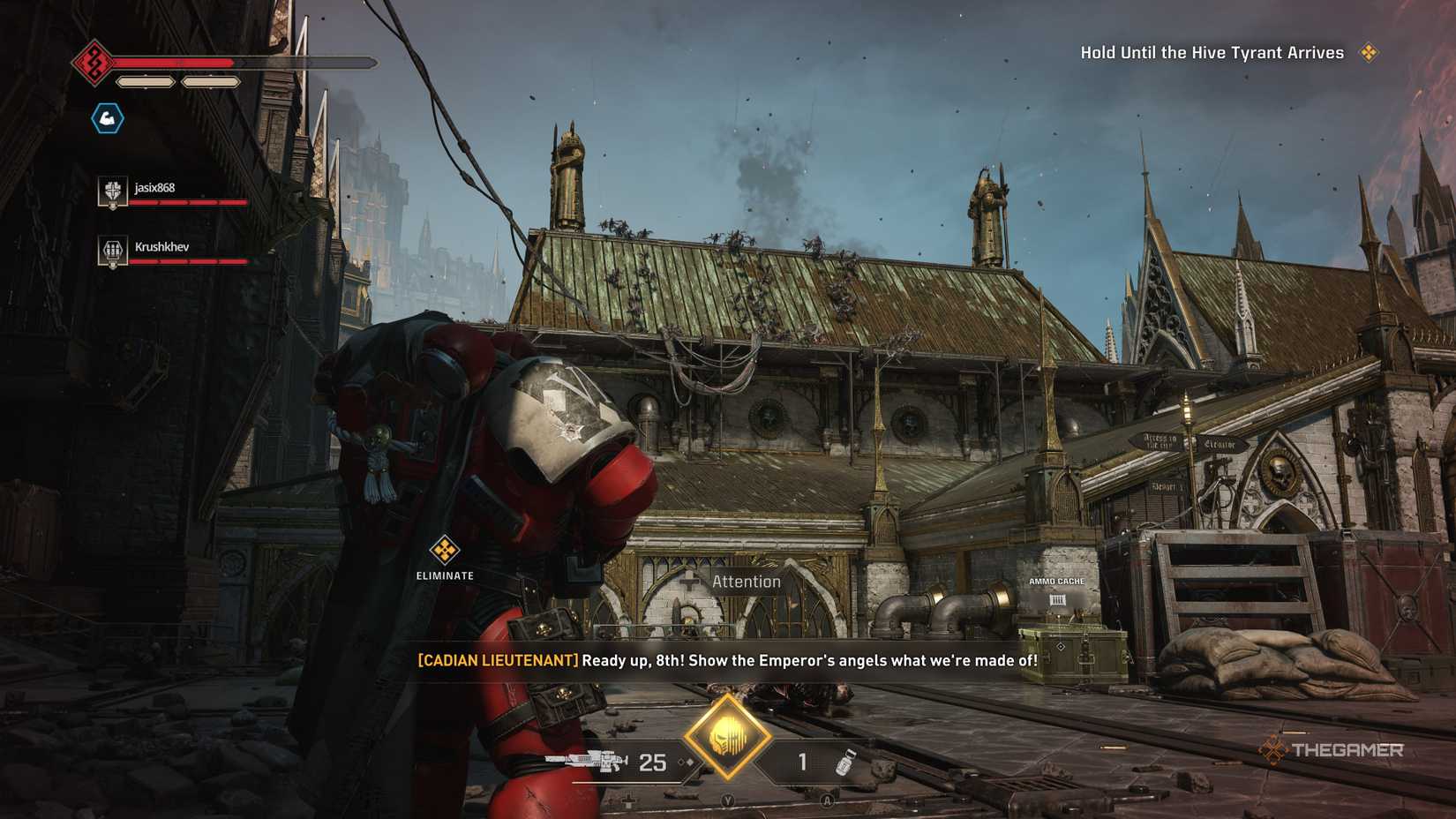Select teammate Krushkhev's portrait

112,251
